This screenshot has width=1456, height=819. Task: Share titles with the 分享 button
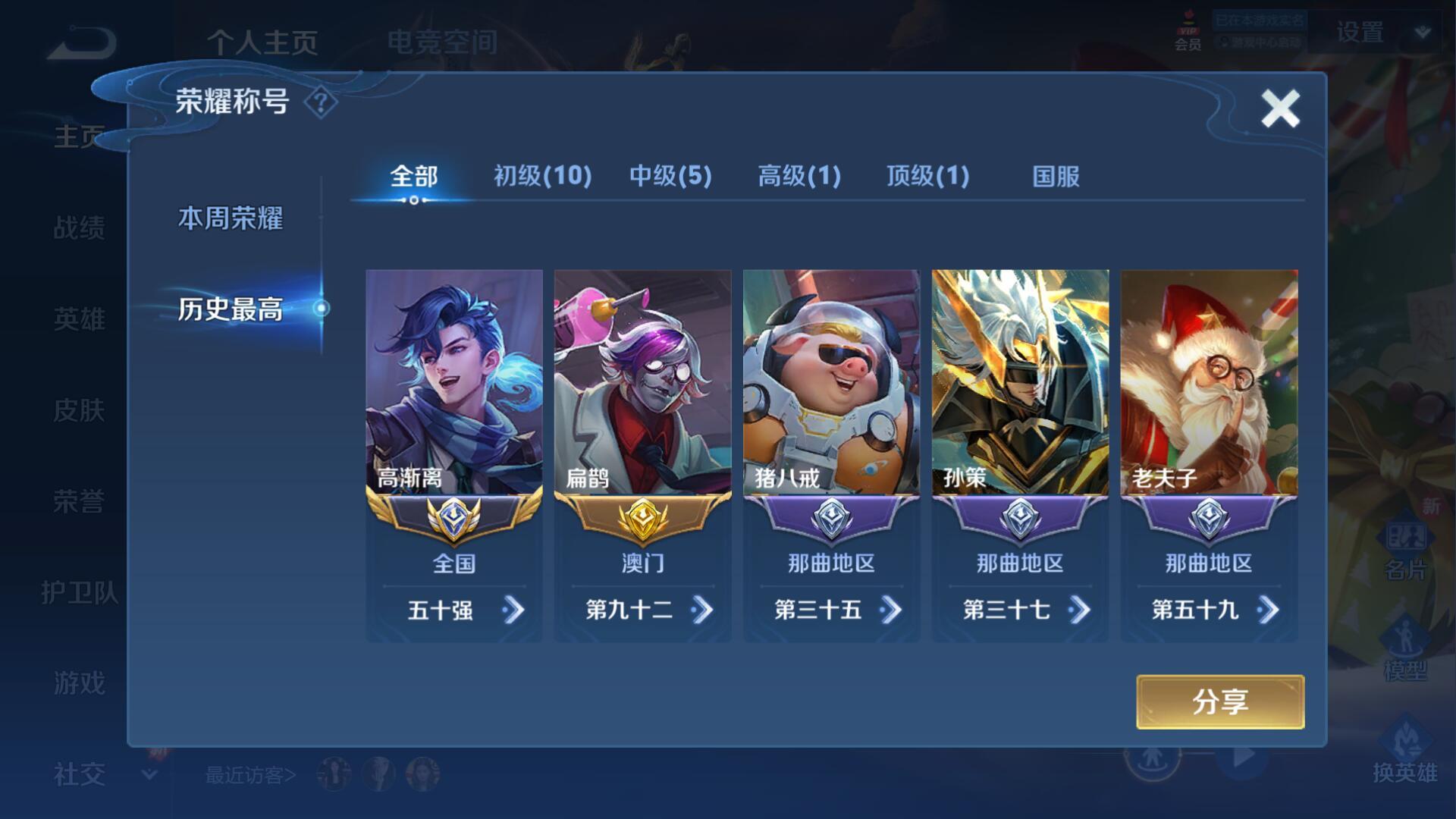click(1219, 702)
